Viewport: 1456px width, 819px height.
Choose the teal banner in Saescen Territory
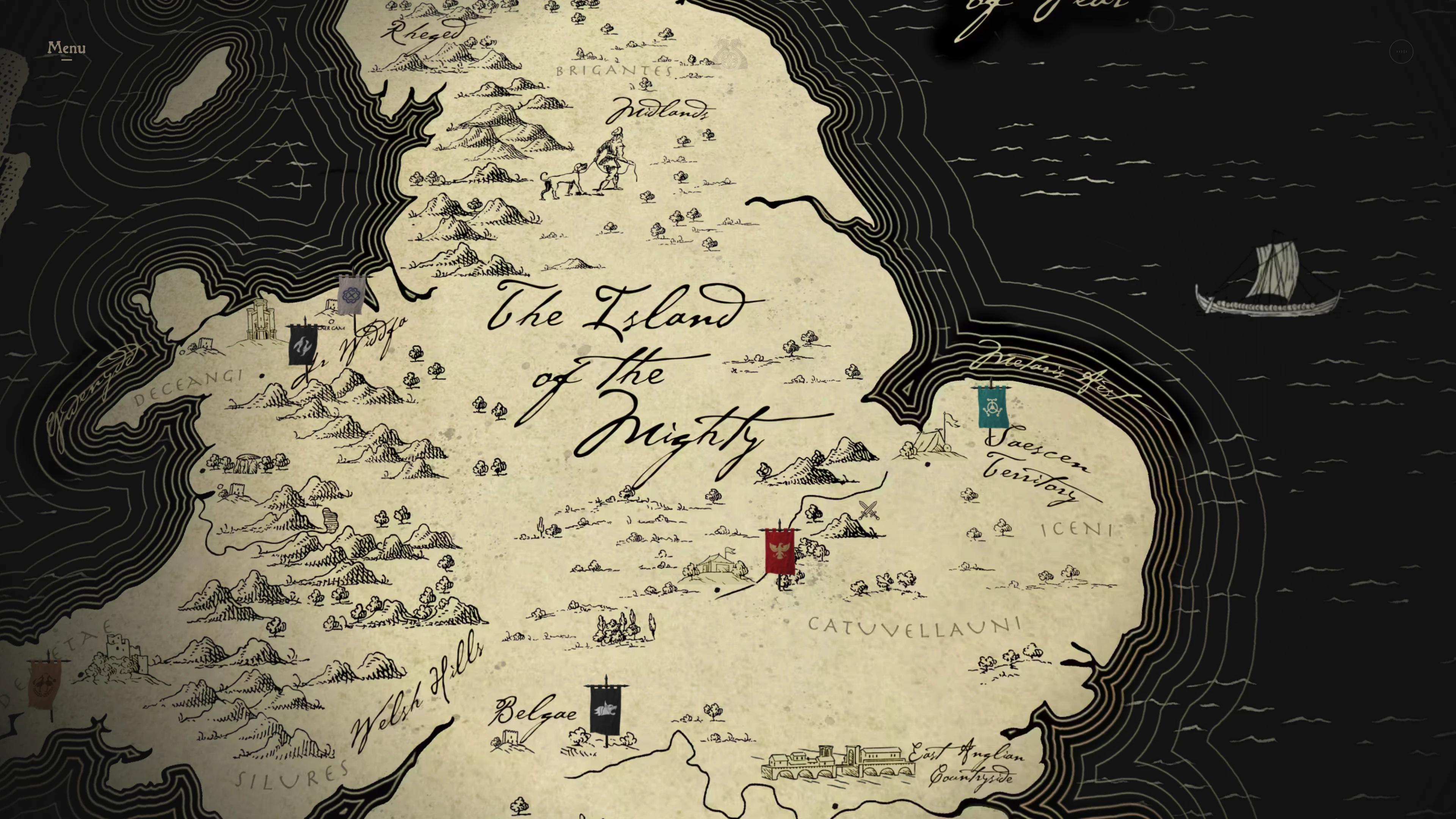click(x=993, y=406)
